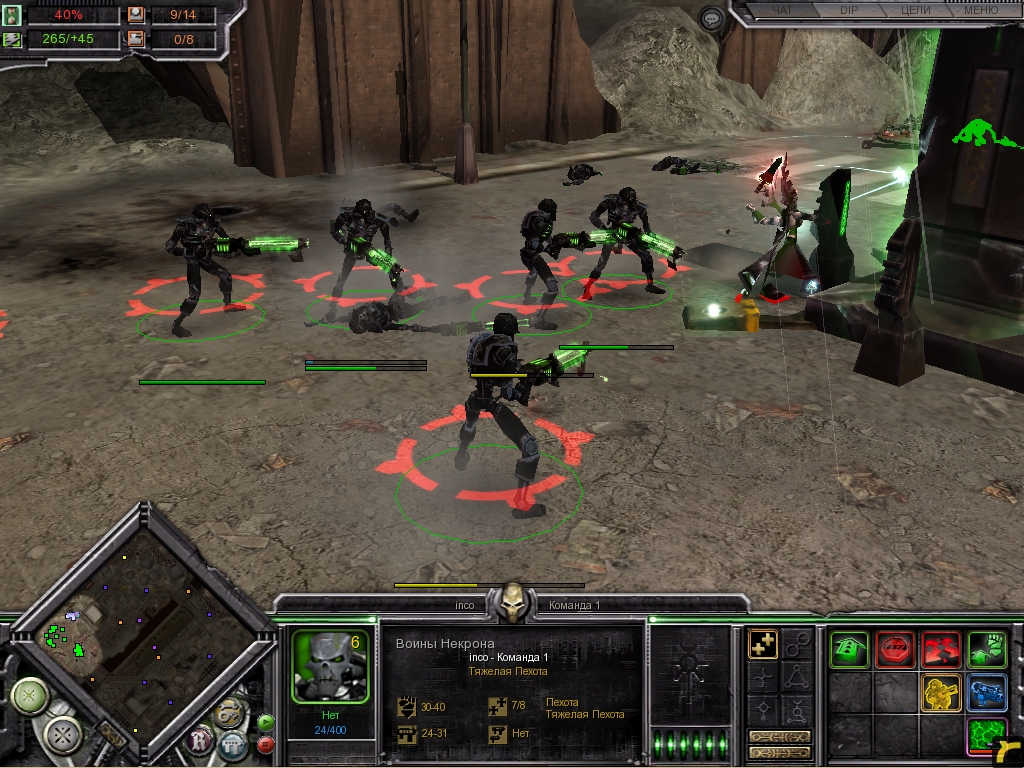Click the blue pillar building icon
This screenshot has width=1024, height=768.
(233, 745)
